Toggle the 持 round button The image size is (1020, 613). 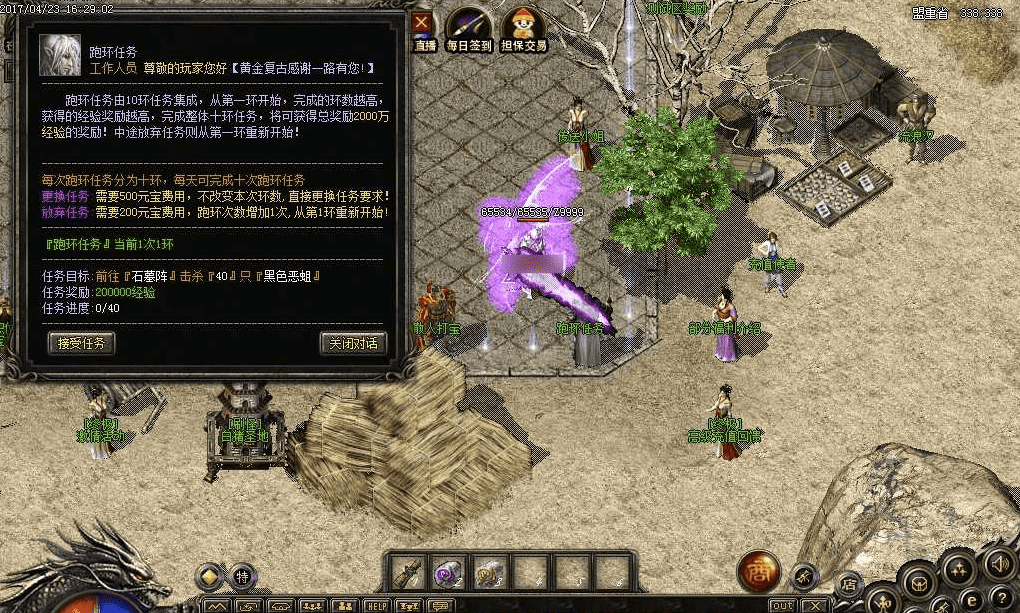click(x=243, y=575)
